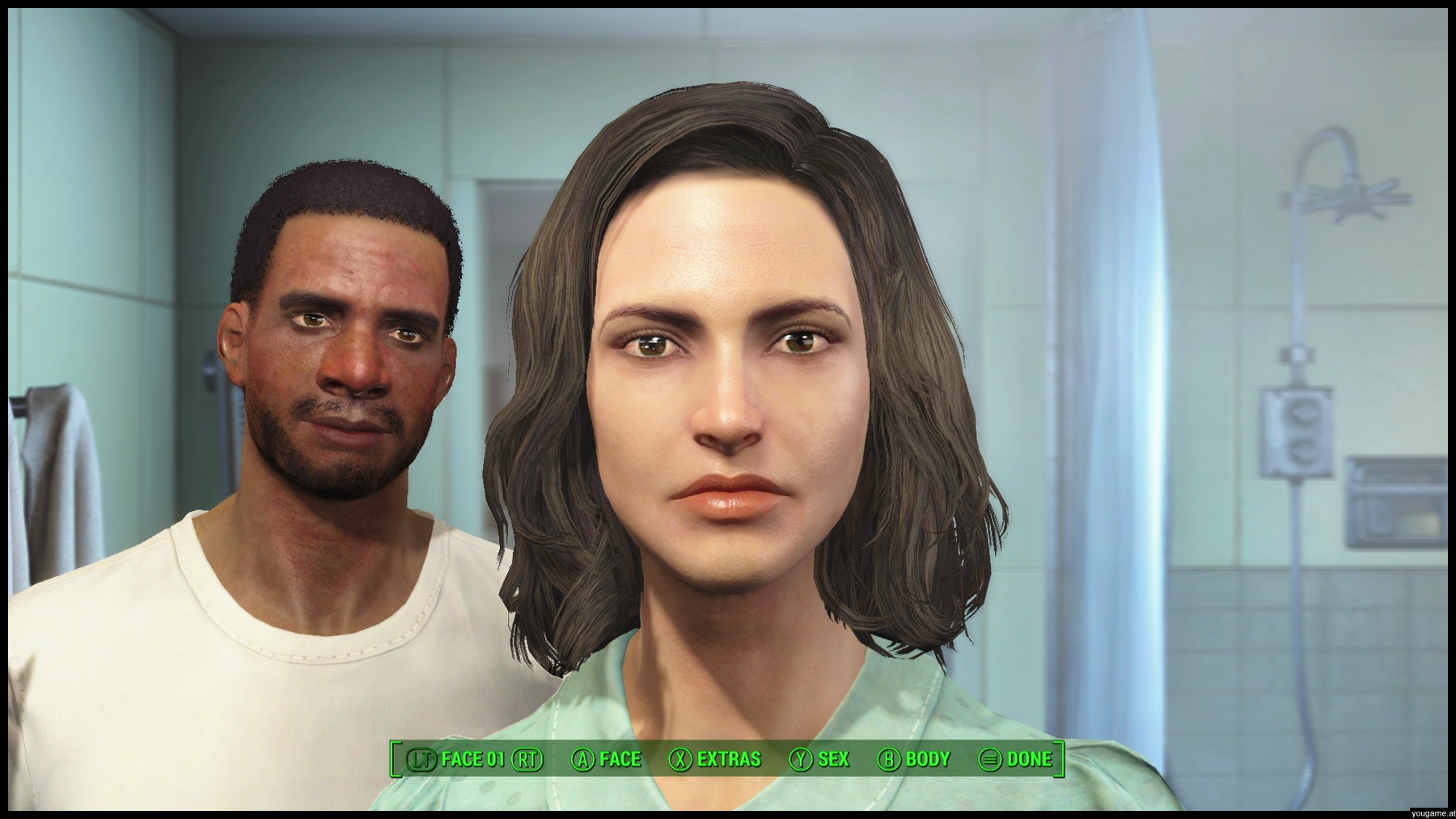The width and height of the screenshot is (1456, 819).
Task: Select the Face 01 preset label
Action: (x=473, y=759)
